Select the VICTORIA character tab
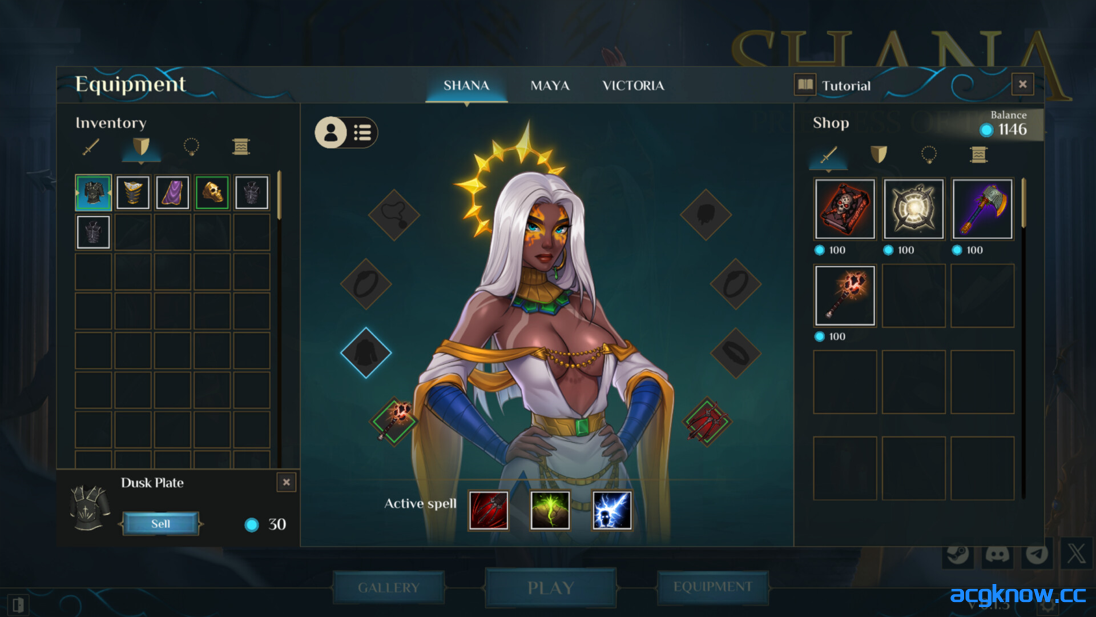The image size is (1096, 617). pyautogui.click(x=633, y=86)
